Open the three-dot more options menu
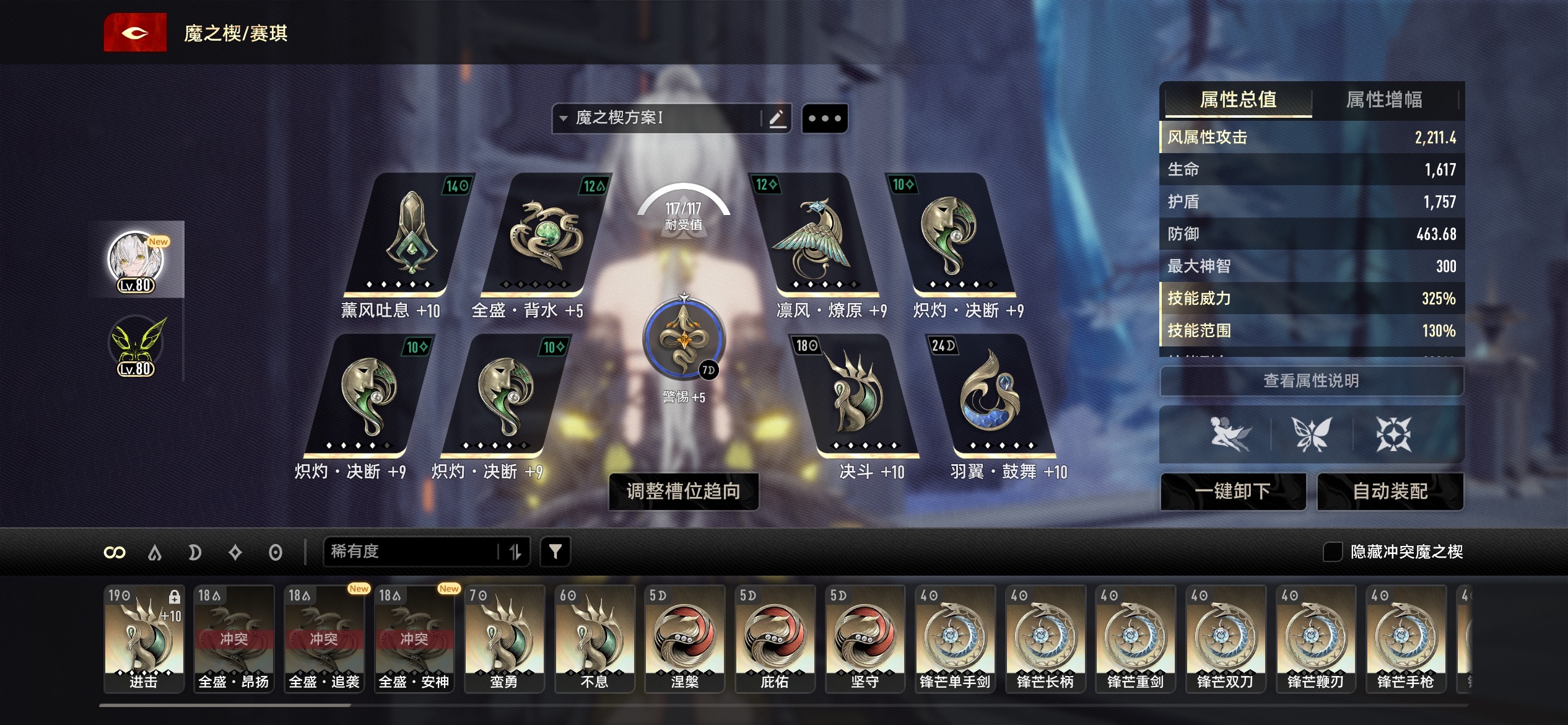1568x725 pixels. point(825,118)
